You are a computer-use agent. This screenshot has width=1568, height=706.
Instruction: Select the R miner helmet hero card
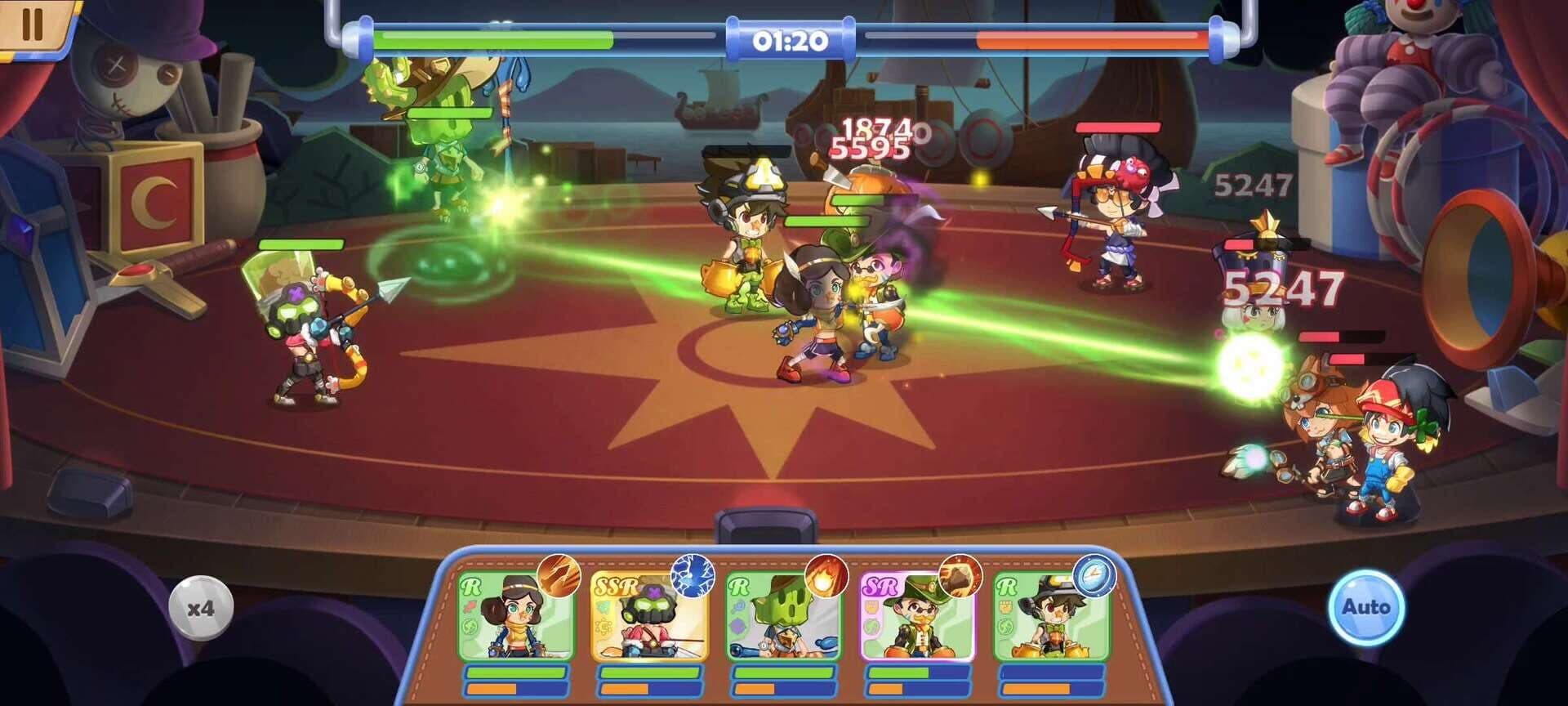[1051, 617]
